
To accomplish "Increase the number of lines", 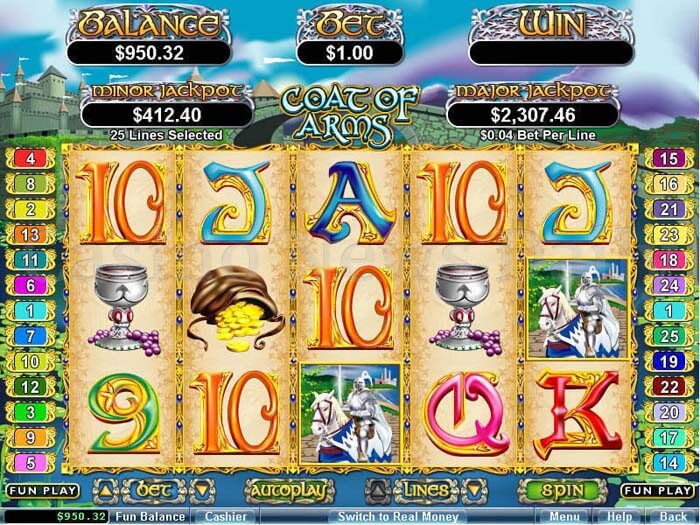I will pos(381,490).
